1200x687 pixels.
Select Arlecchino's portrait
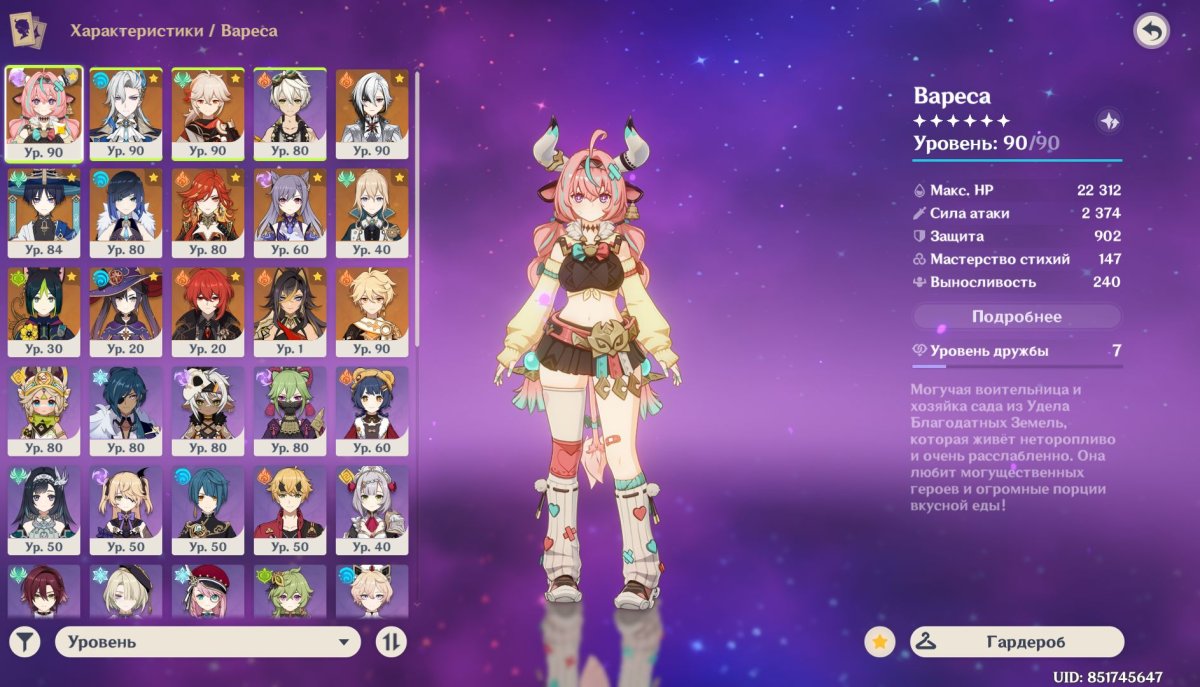pyautogui.click(x=372, y=113)
